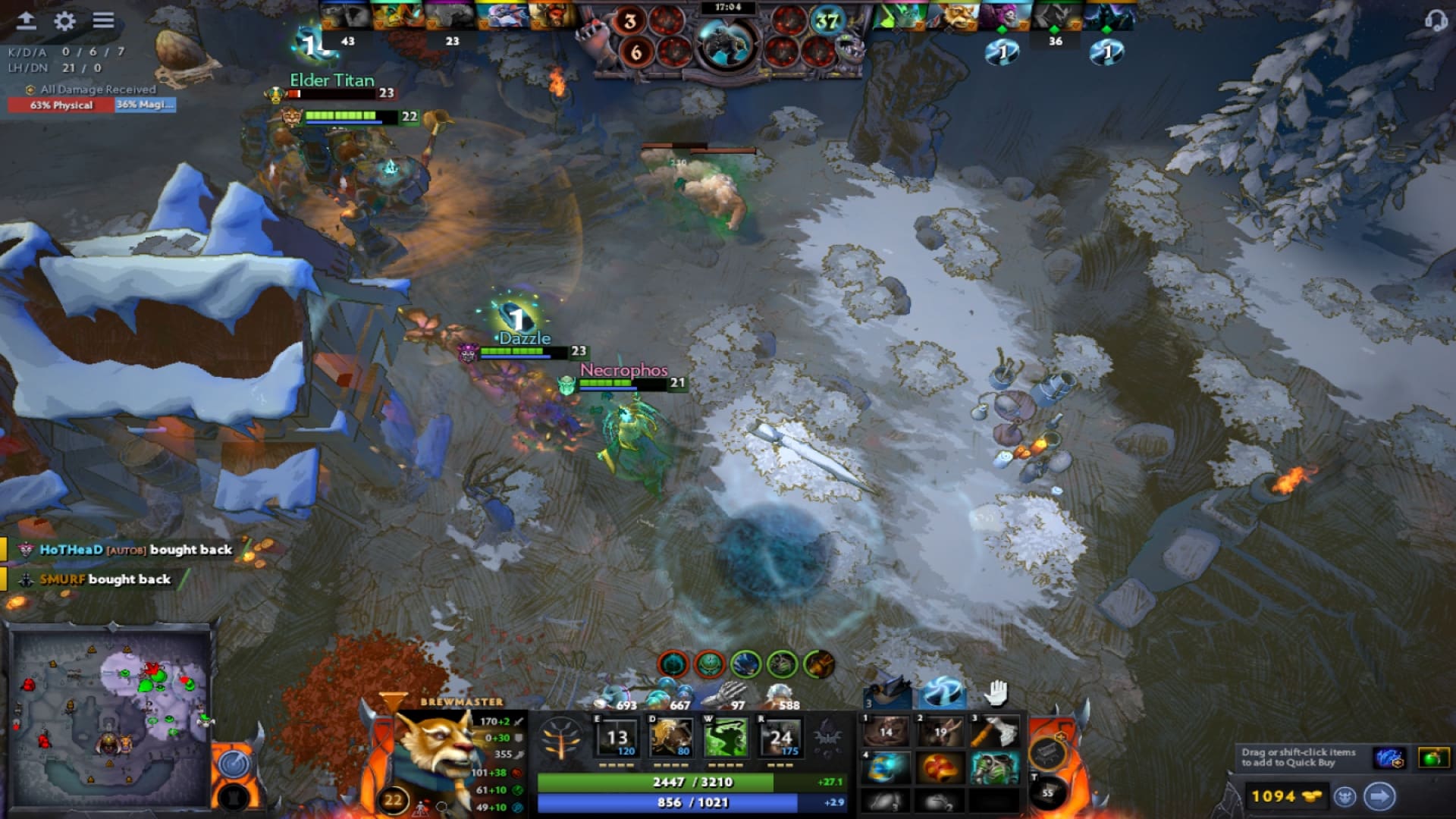Open settings using the gear icon
1456x819 pixels.
click(x=65, y=21)
